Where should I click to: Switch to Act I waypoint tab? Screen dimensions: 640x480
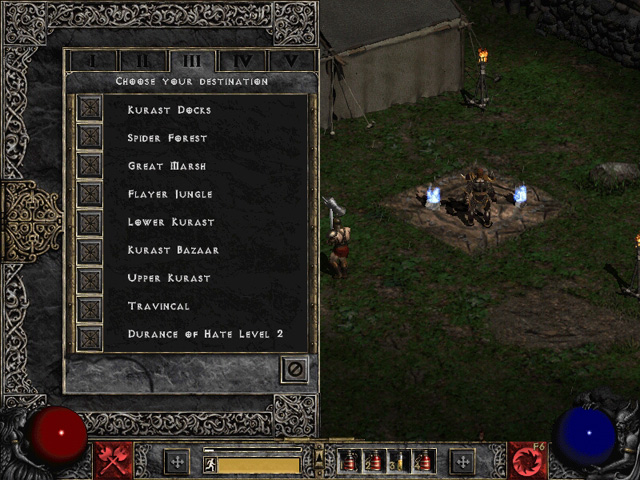94,61
